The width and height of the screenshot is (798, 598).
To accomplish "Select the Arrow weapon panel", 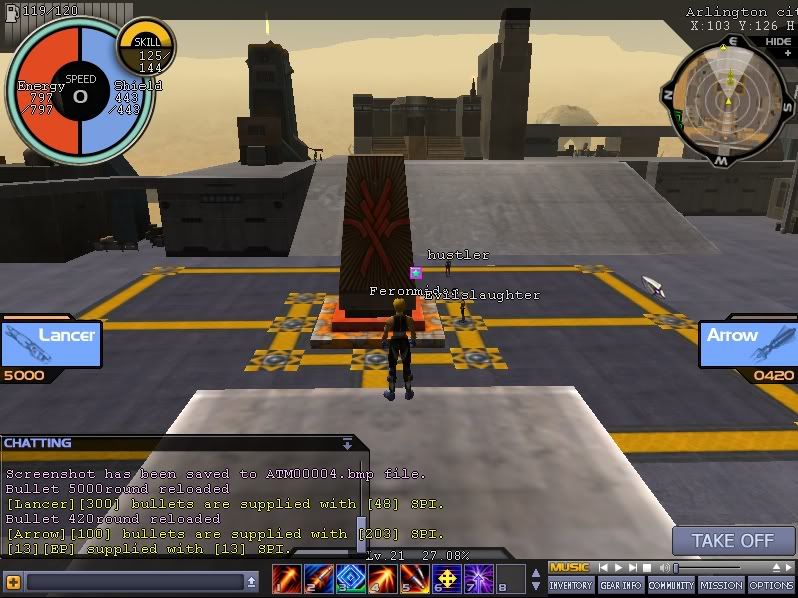I will 748,340.
